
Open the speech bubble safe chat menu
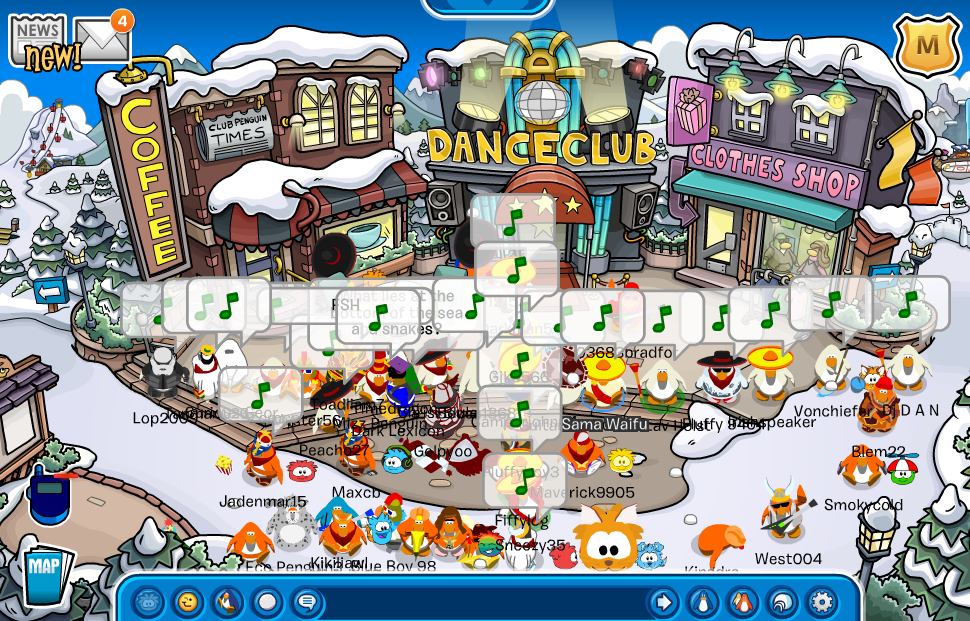pyautogui.click(x=307, y=602)
